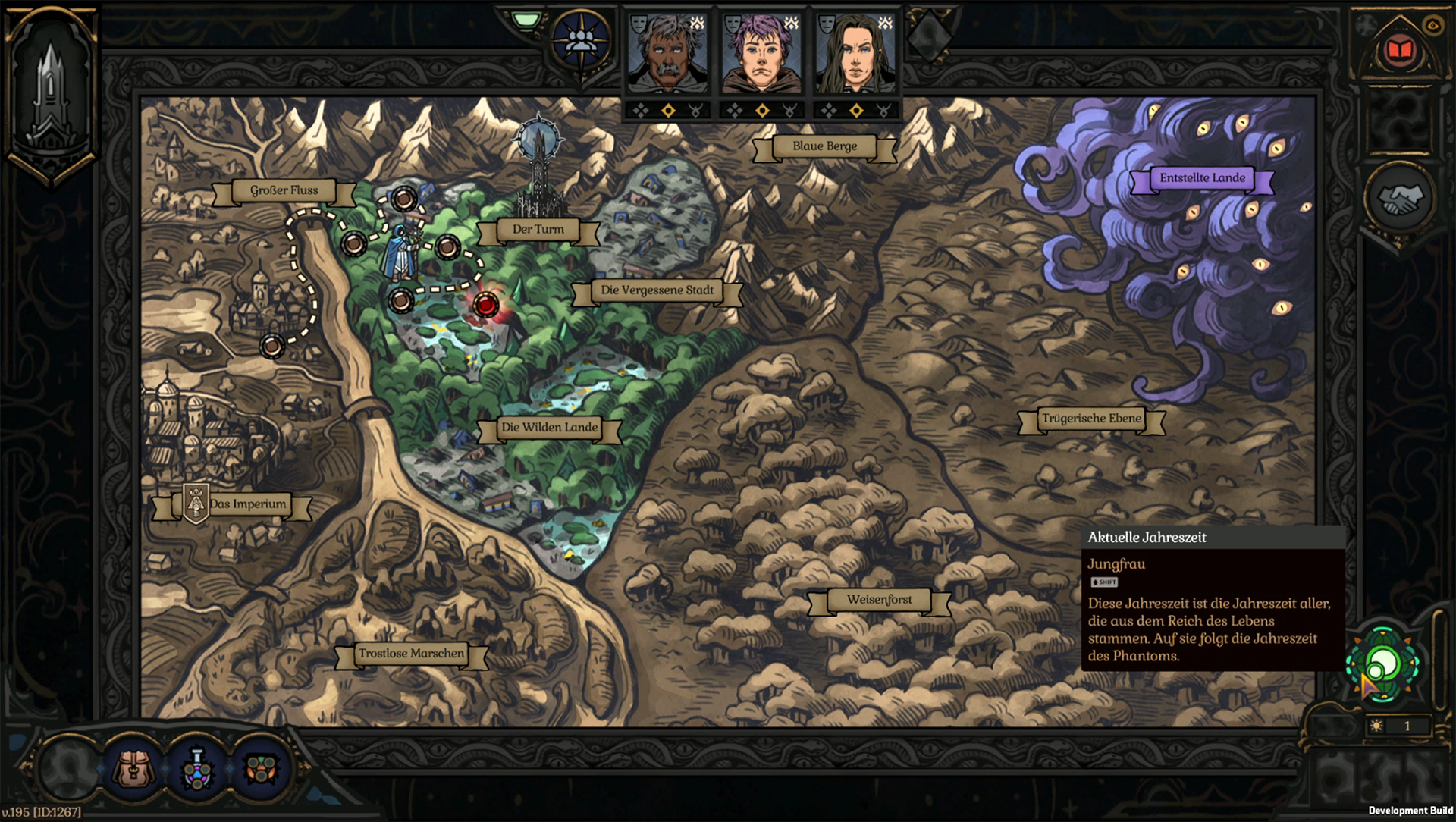This screenshot has height=822, width=1456.
Task: Click the green goblet icon
Action: click(526, 19)
